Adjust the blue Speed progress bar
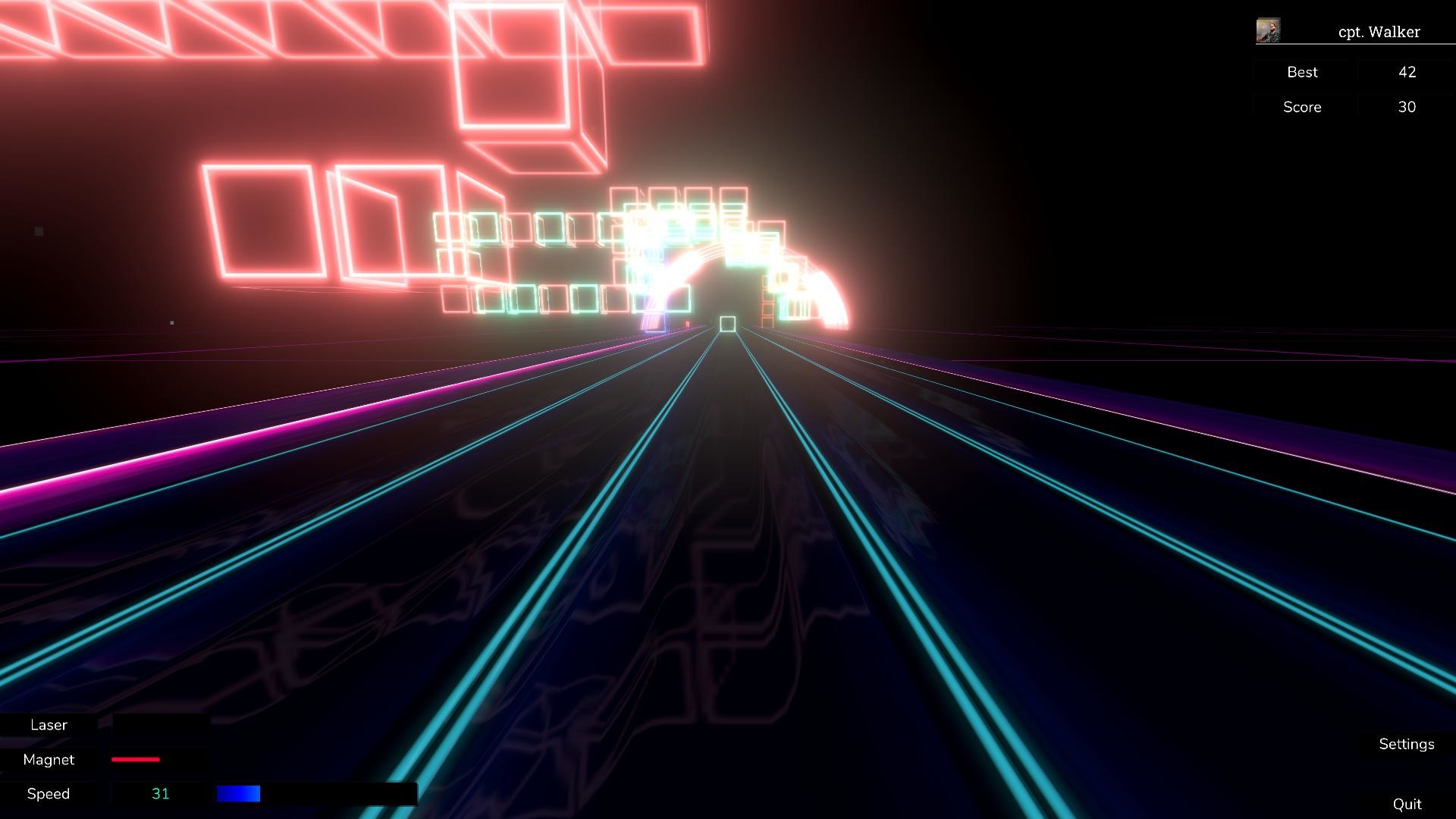Image resolution: width=1456 pixels, height=819 pixels. pos(239,793)
